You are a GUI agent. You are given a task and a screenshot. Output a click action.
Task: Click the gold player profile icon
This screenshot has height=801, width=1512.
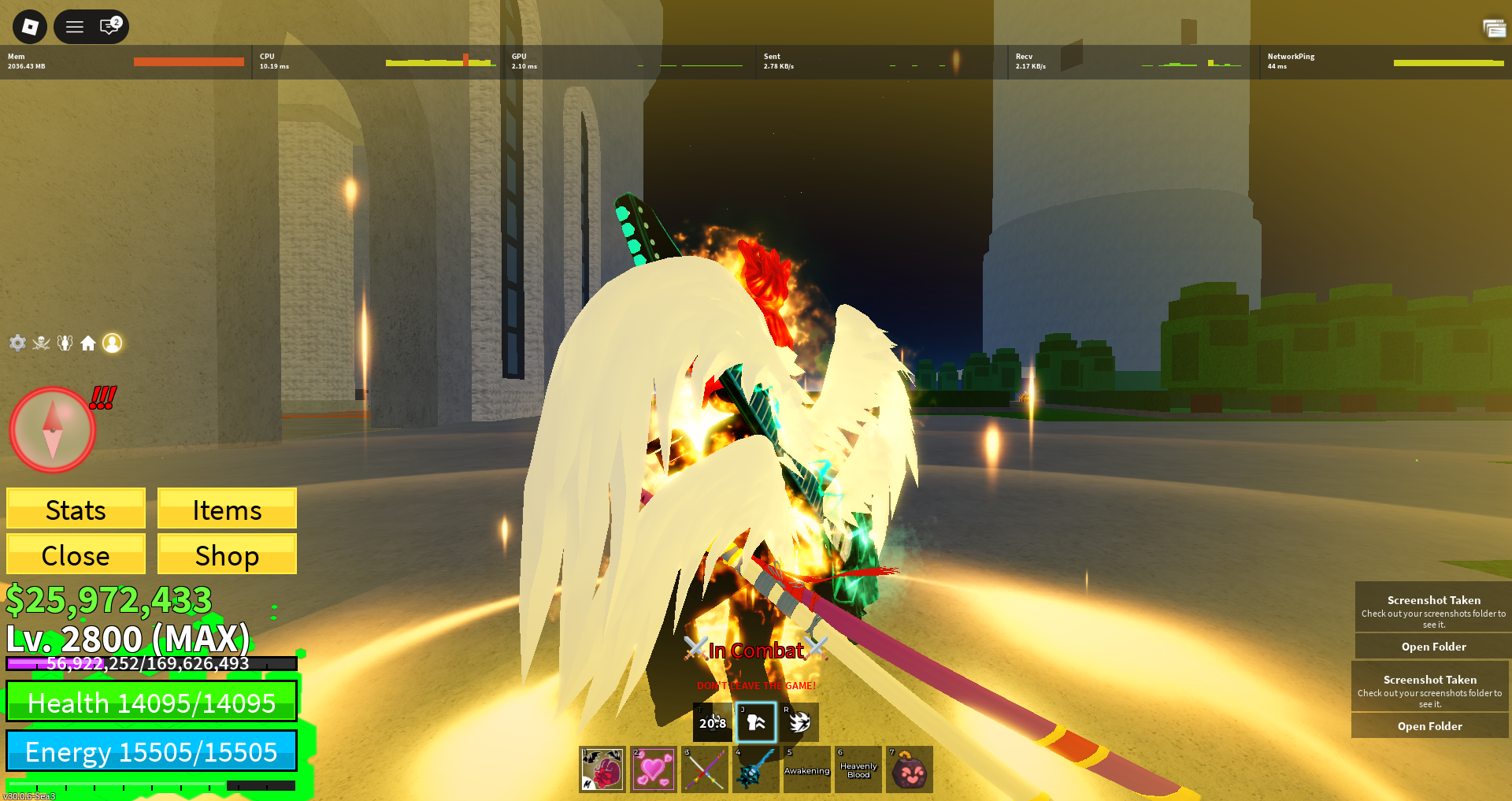coord(113,343)
